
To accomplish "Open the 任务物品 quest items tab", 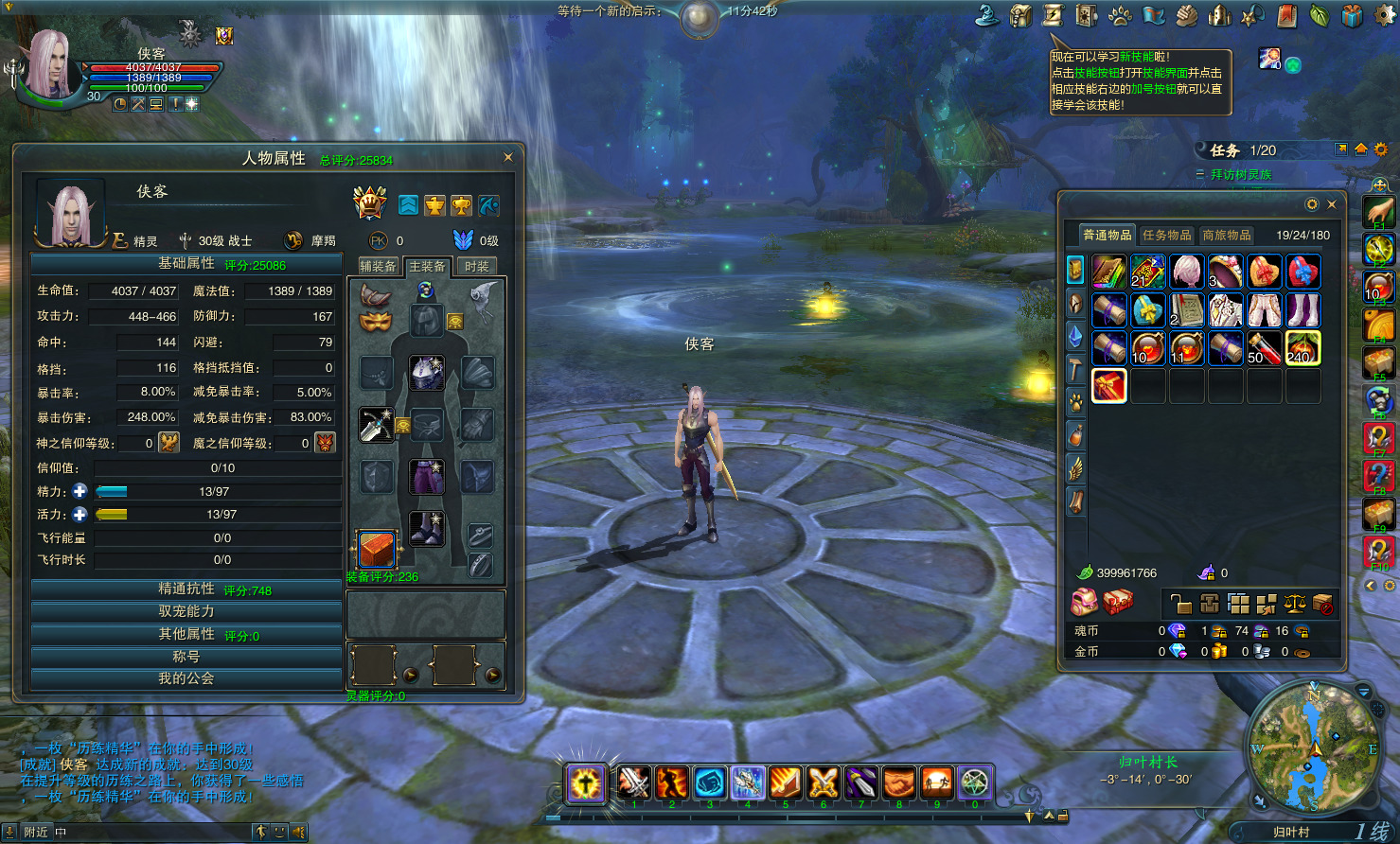I will (1167, 236).
